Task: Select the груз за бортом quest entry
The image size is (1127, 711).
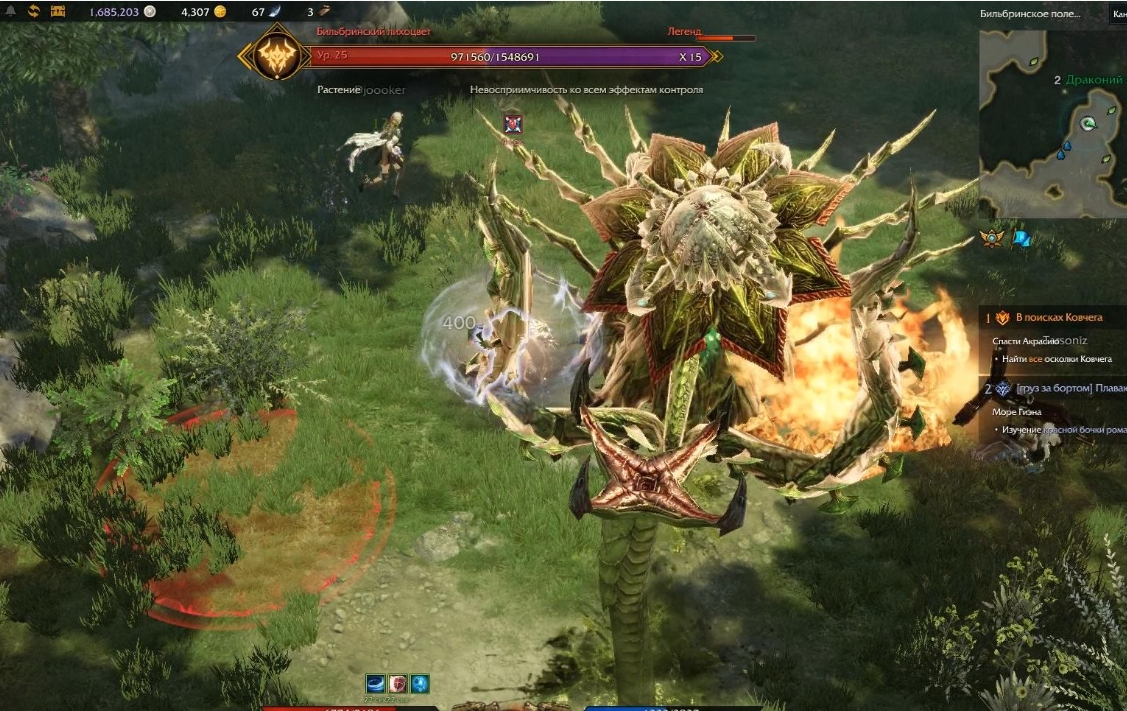Action: pyautogui.click(x=1066, y=388)
